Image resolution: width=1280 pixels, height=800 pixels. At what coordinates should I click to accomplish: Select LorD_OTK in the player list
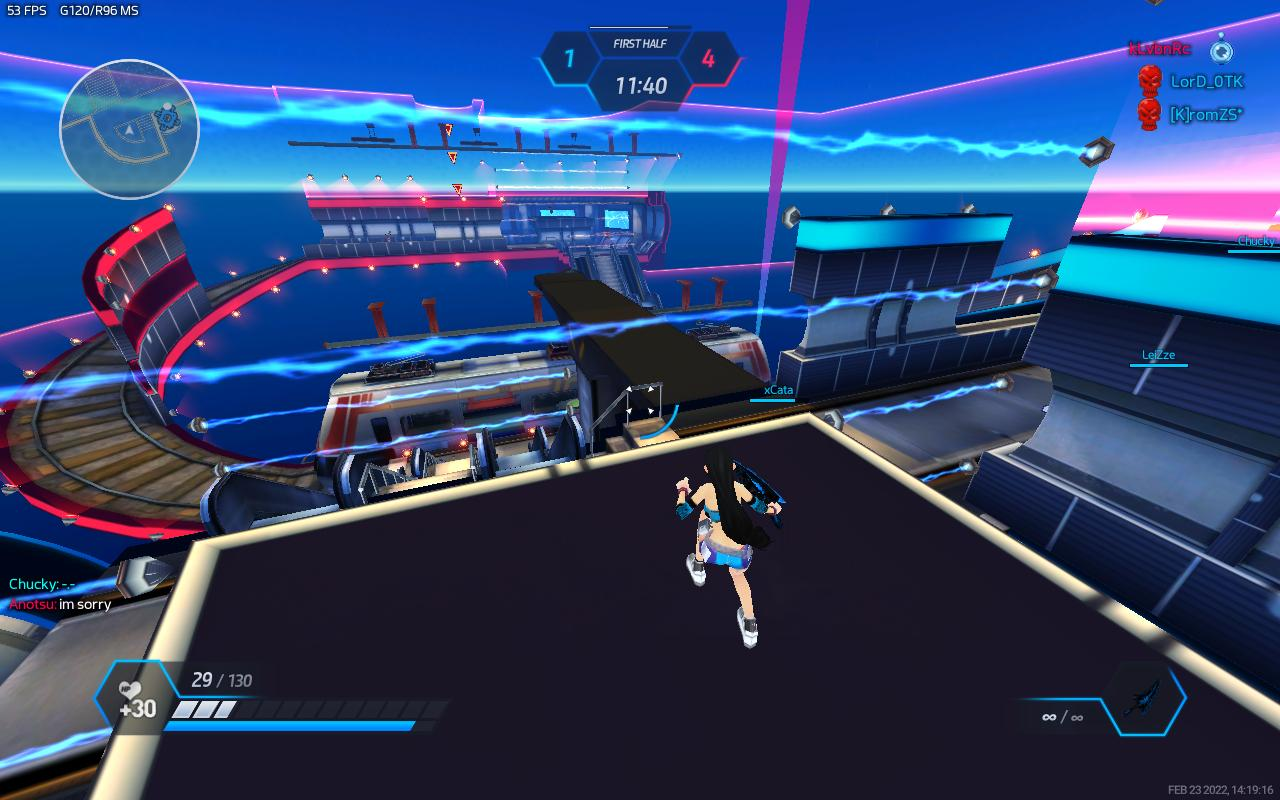(x=1206, y=82)
